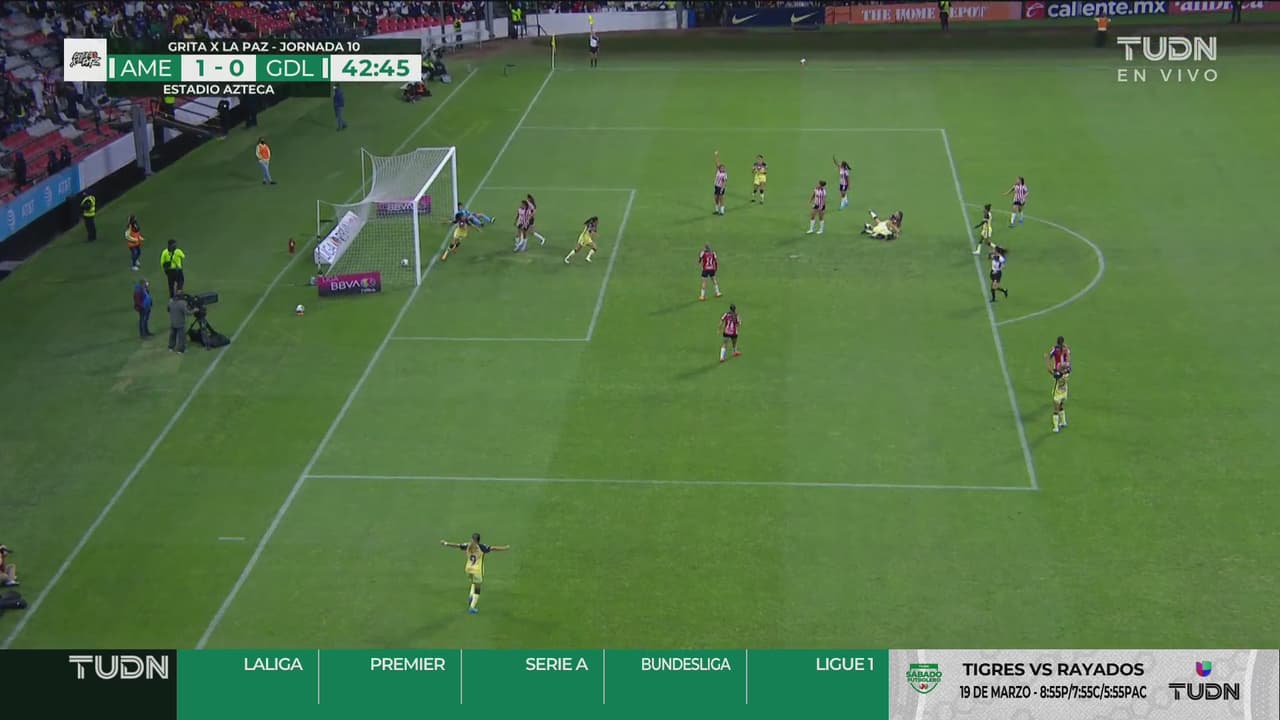Select the LALIGA ticker tab
Screen dimensions: 1280x720
tap(272, 665)
